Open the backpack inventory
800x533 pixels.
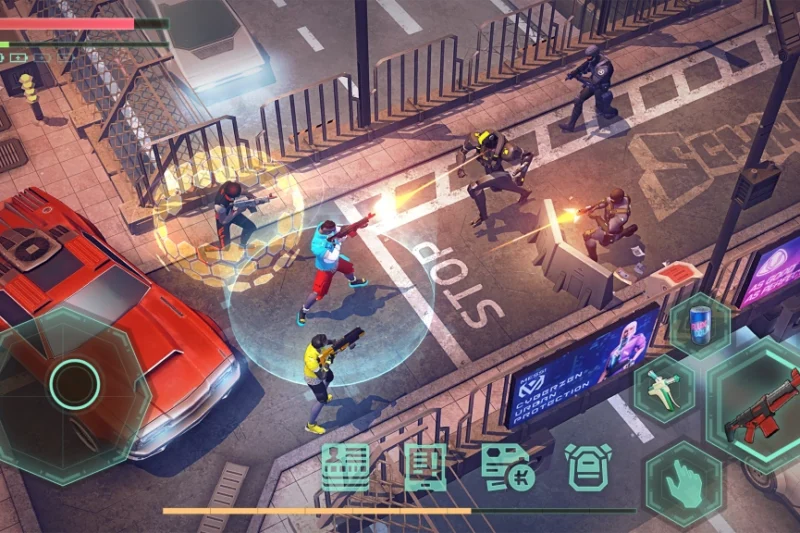tap(588, 467)
